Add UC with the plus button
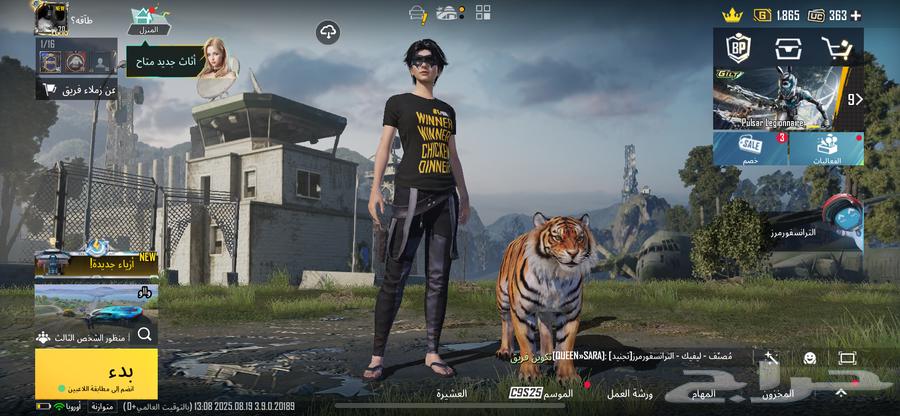This screenshot has height=416, width=900. coord(856,15)
